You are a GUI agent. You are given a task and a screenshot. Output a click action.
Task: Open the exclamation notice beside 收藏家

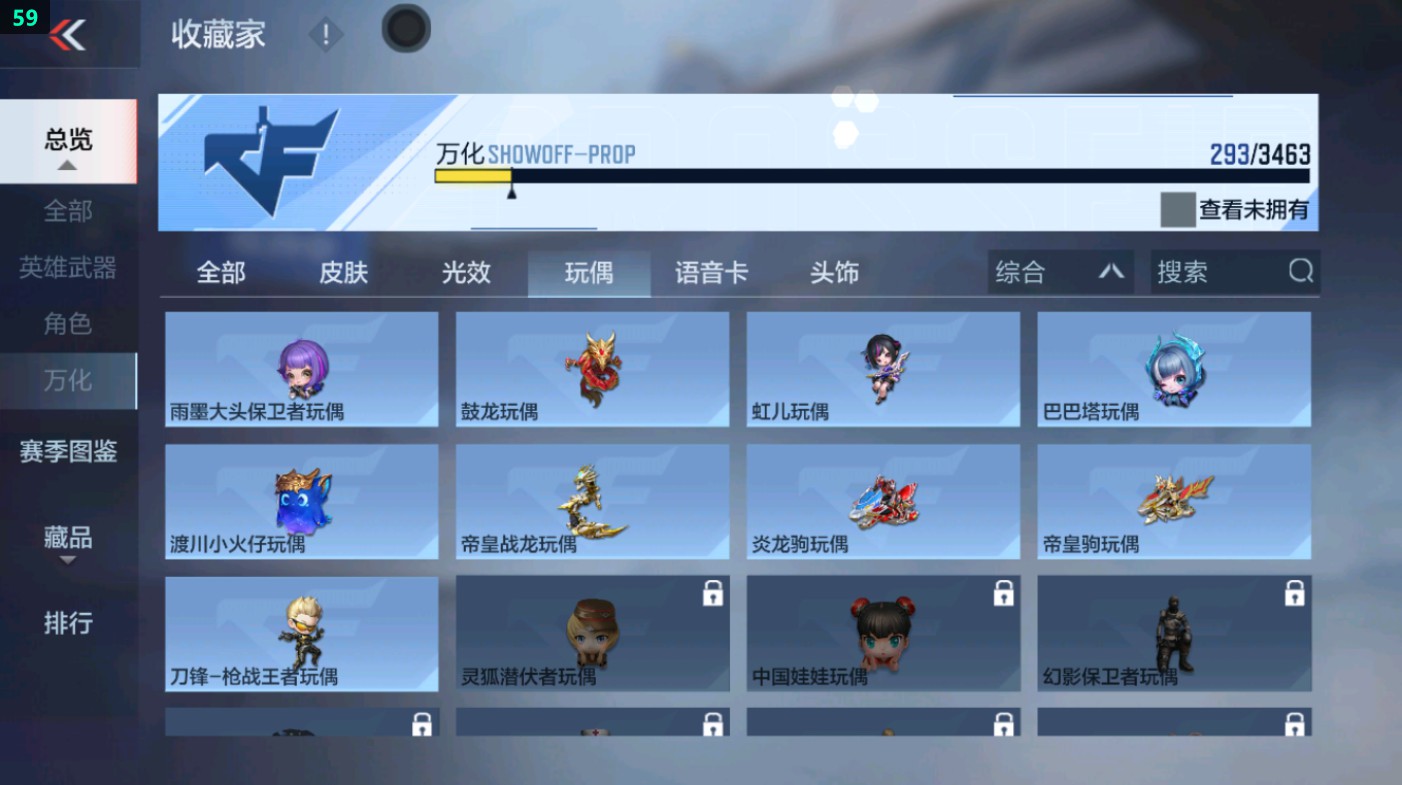coord(325,36)
